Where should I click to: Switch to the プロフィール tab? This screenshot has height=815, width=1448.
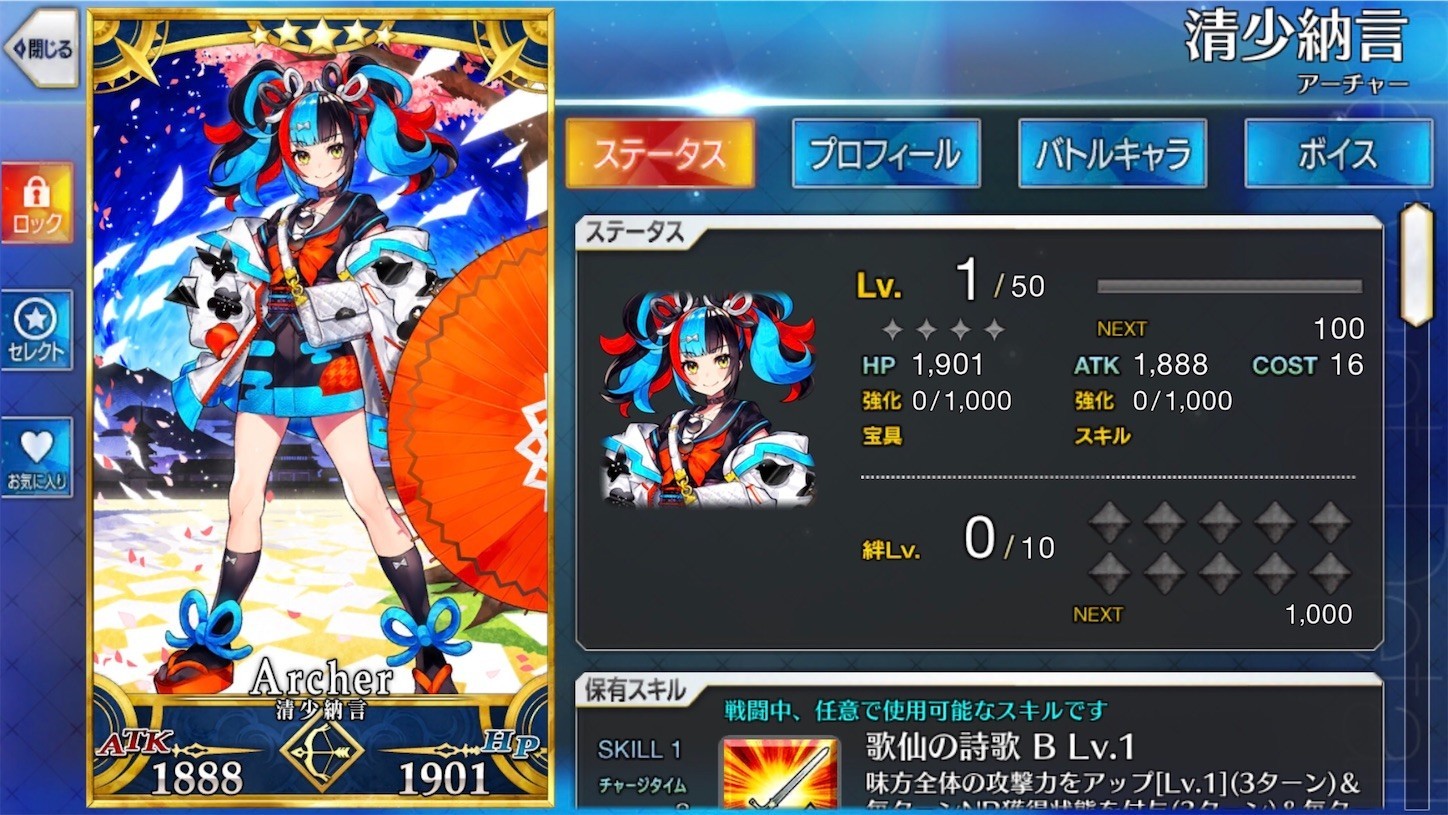click(x=886, y=153)
